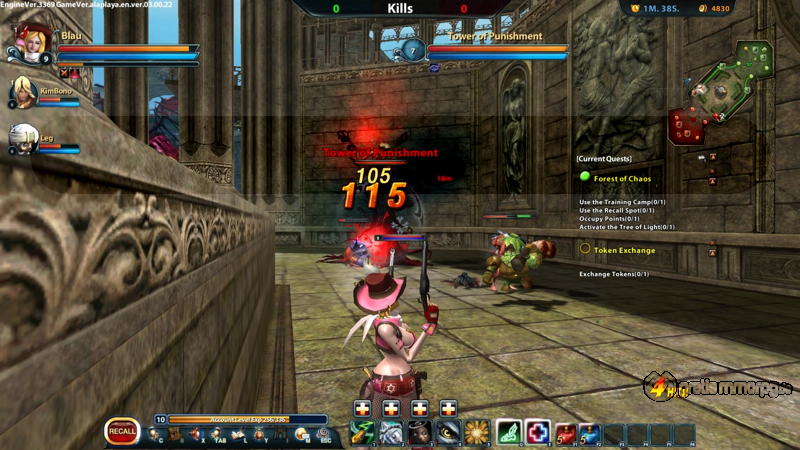Image resolution: width=800 pixels, height=450 pixels.
Task: Activate the pink cross heal ability
Action: [x=538, y=432]
